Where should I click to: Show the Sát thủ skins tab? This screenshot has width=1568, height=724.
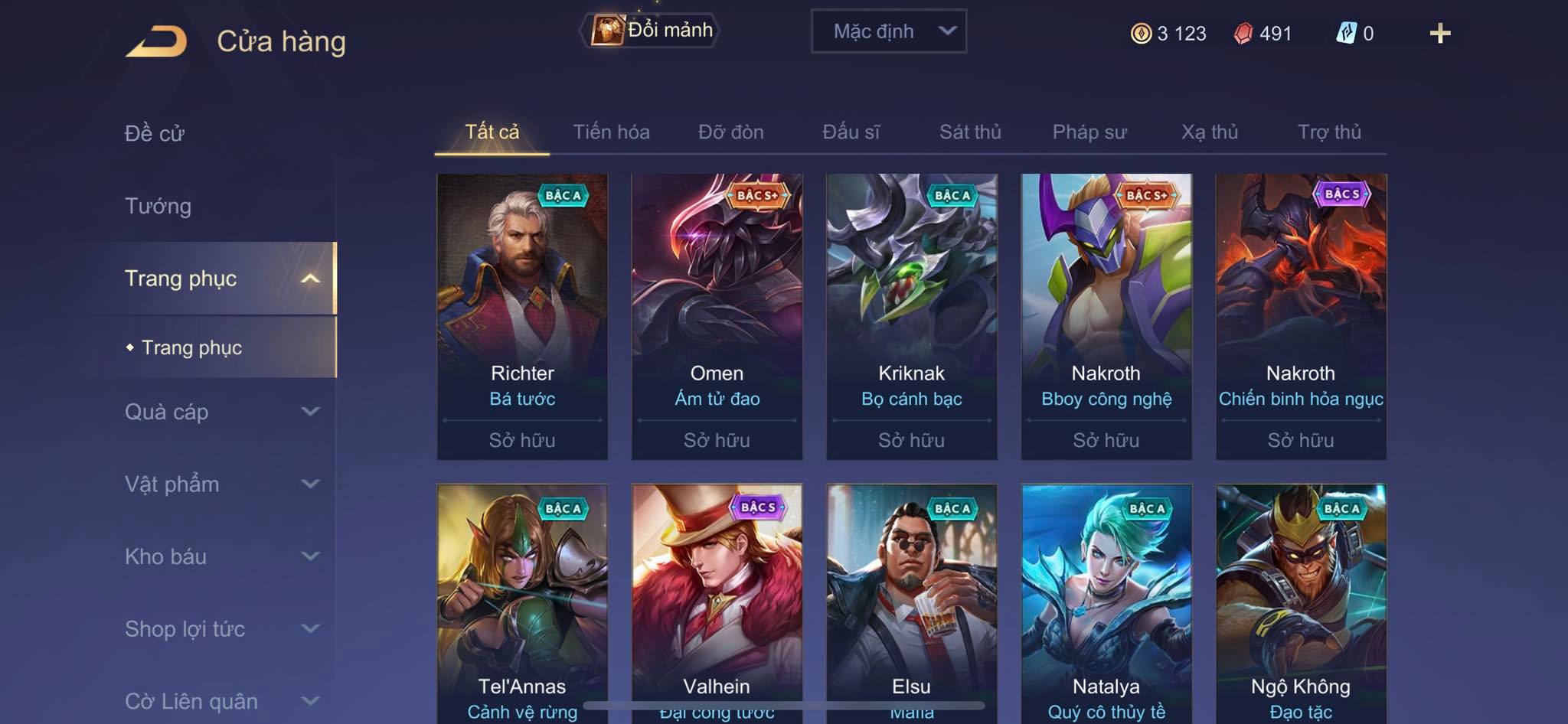coord(970,132)
